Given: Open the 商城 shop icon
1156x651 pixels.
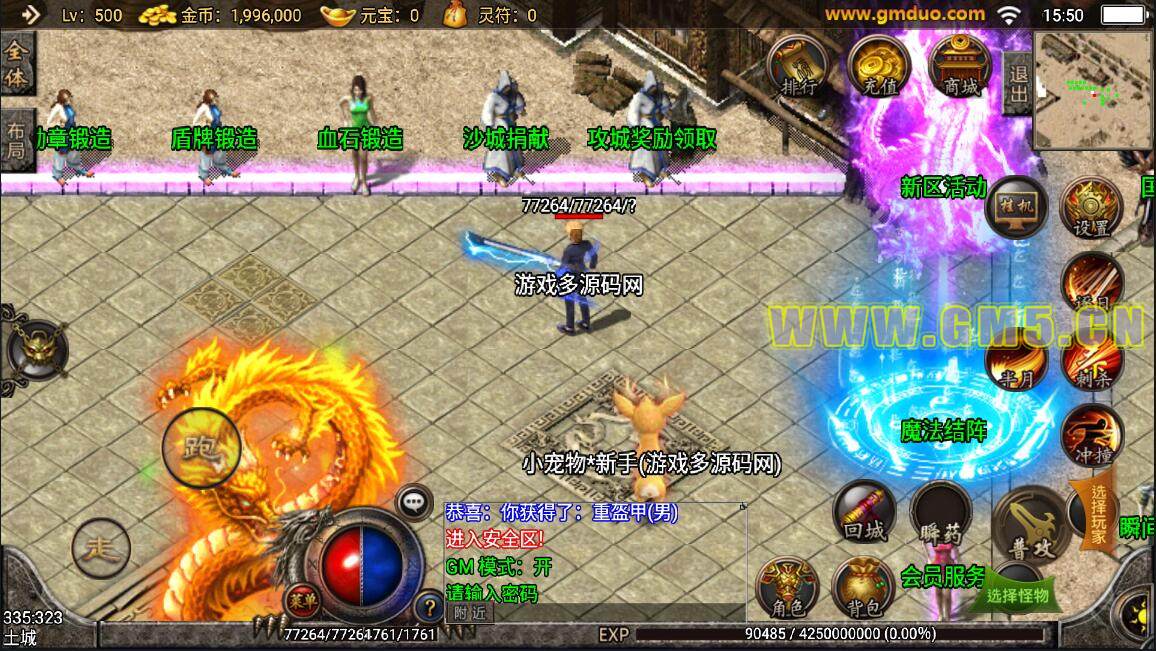Looking at the screenshot, I should click(x=959, y=68).
